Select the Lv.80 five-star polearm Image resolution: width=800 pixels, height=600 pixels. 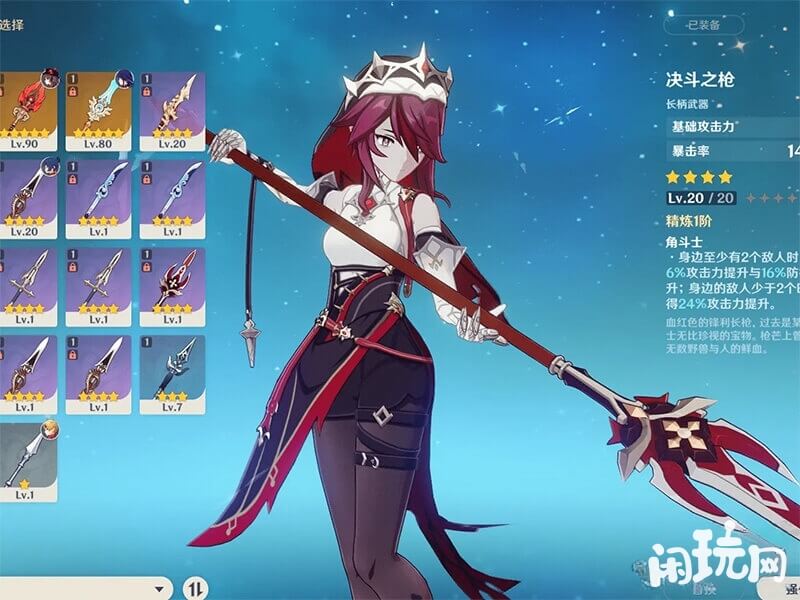pos(99,110)
